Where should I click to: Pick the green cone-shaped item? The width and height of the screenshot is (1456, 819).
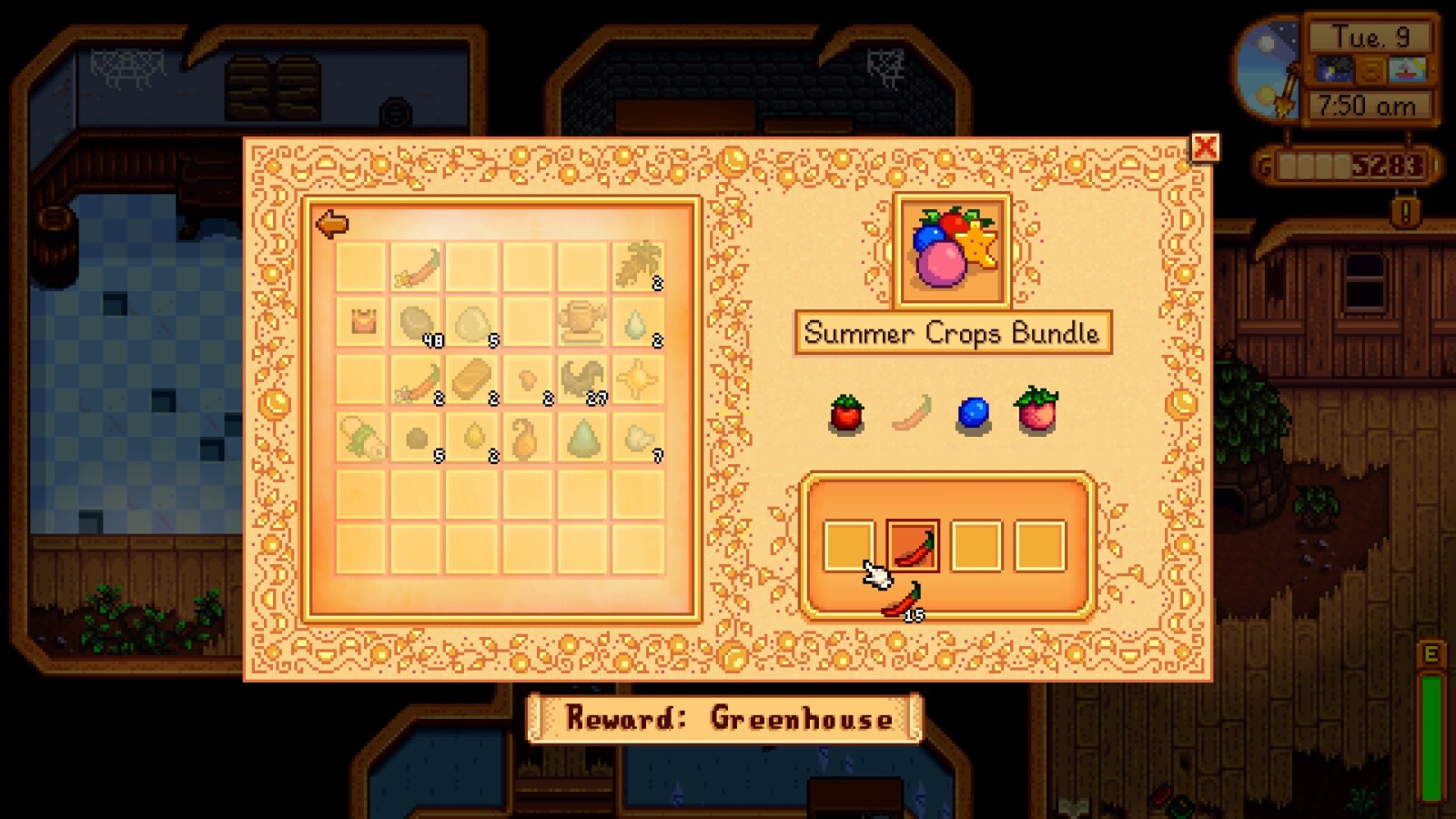582,437
